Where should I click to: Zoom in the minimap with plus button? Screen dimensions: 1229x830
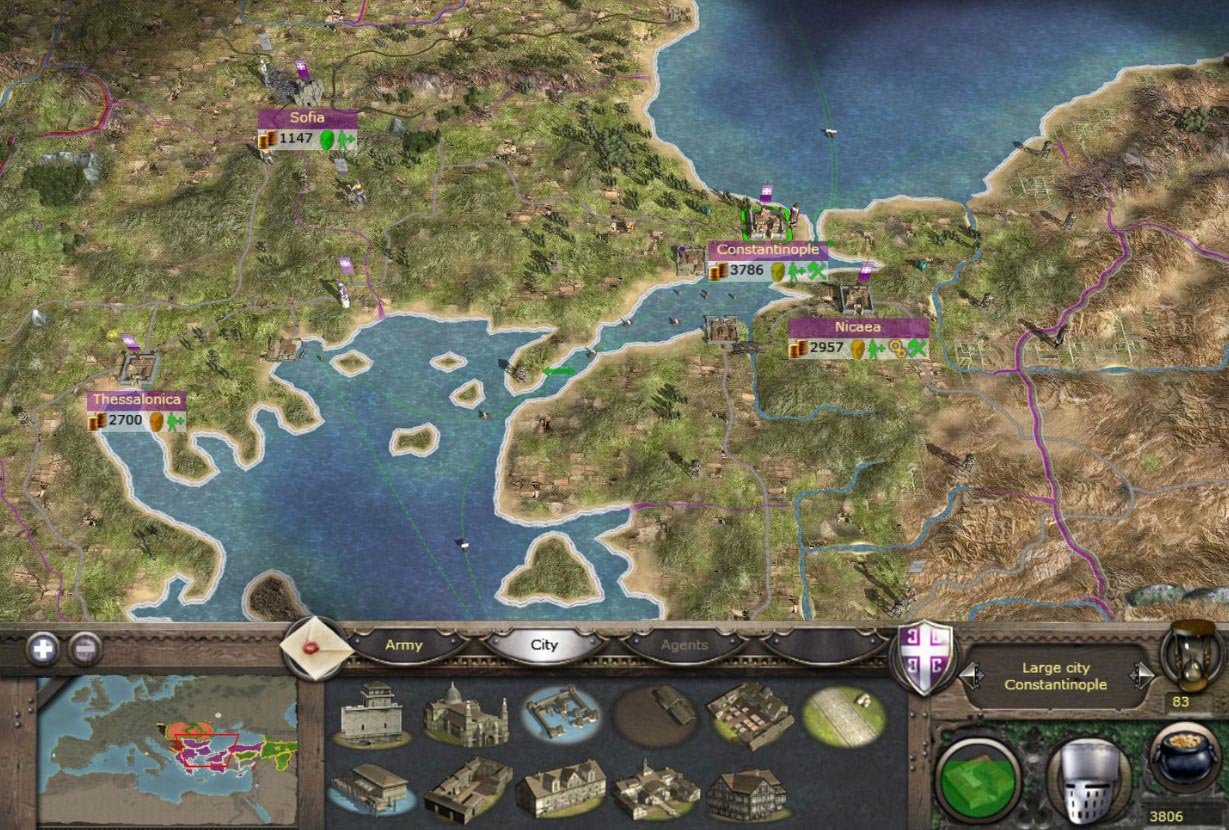coord(43,649)
